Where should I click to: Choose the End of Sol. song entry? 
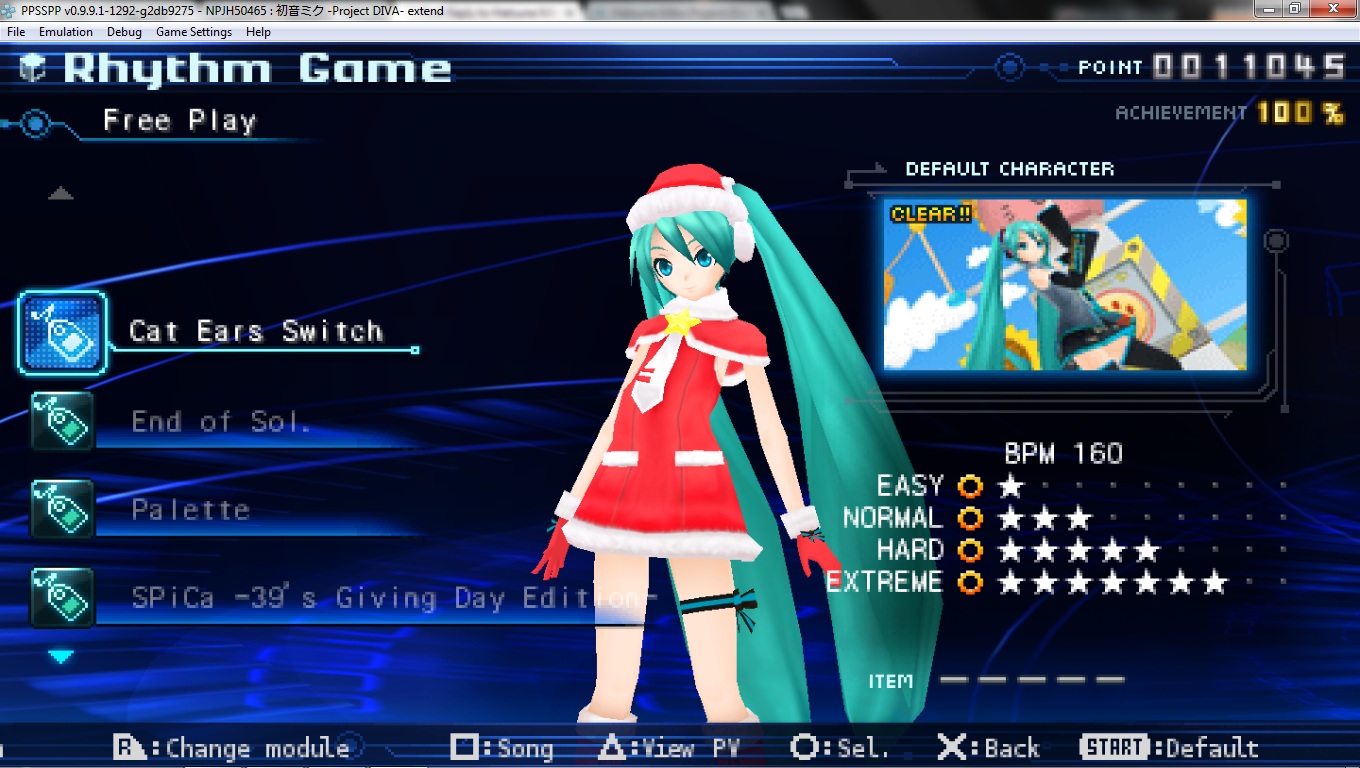(220, 422)
